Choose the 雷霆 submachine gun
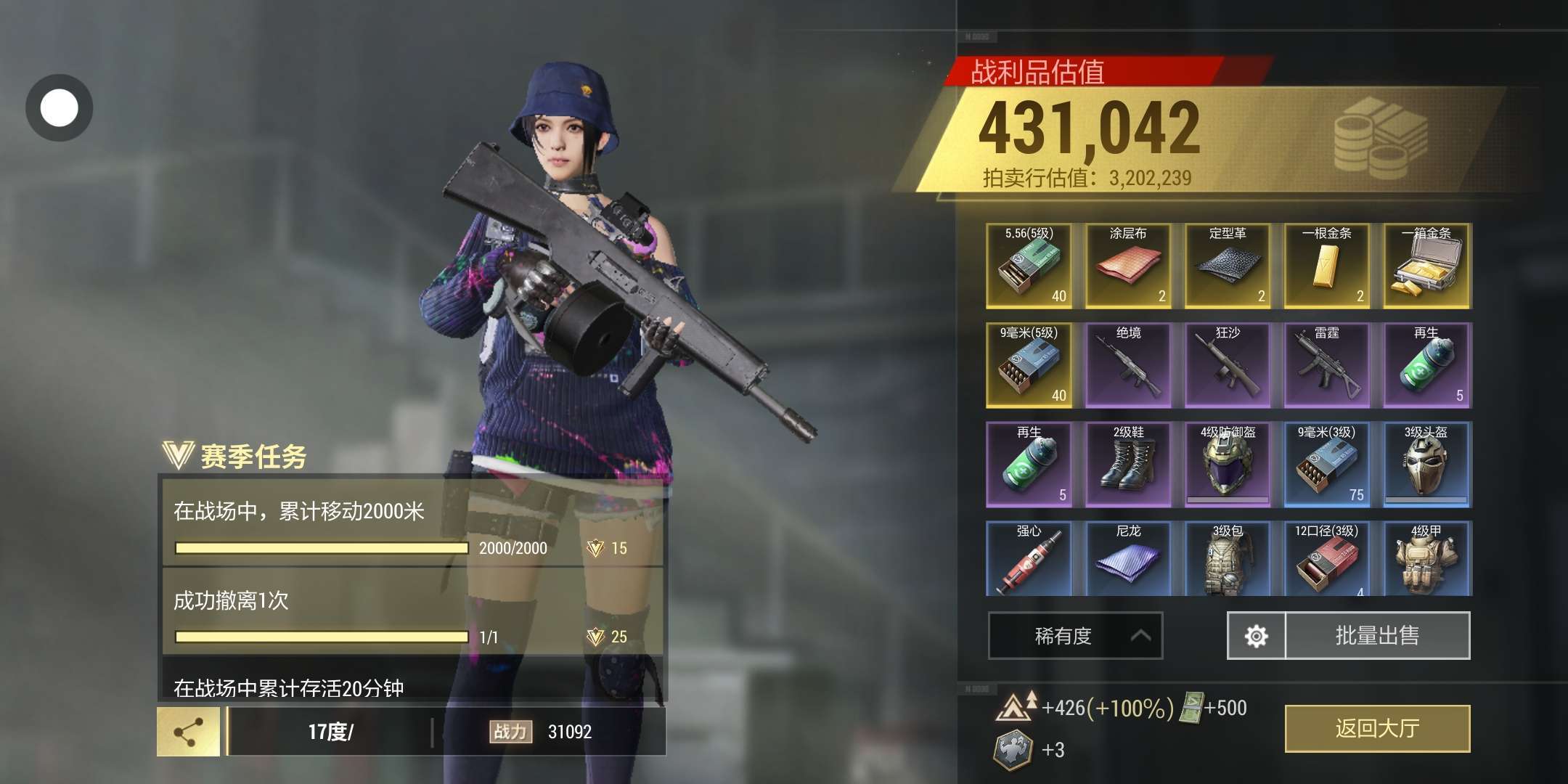The image size is (1568, 784). click(1326, 365)
